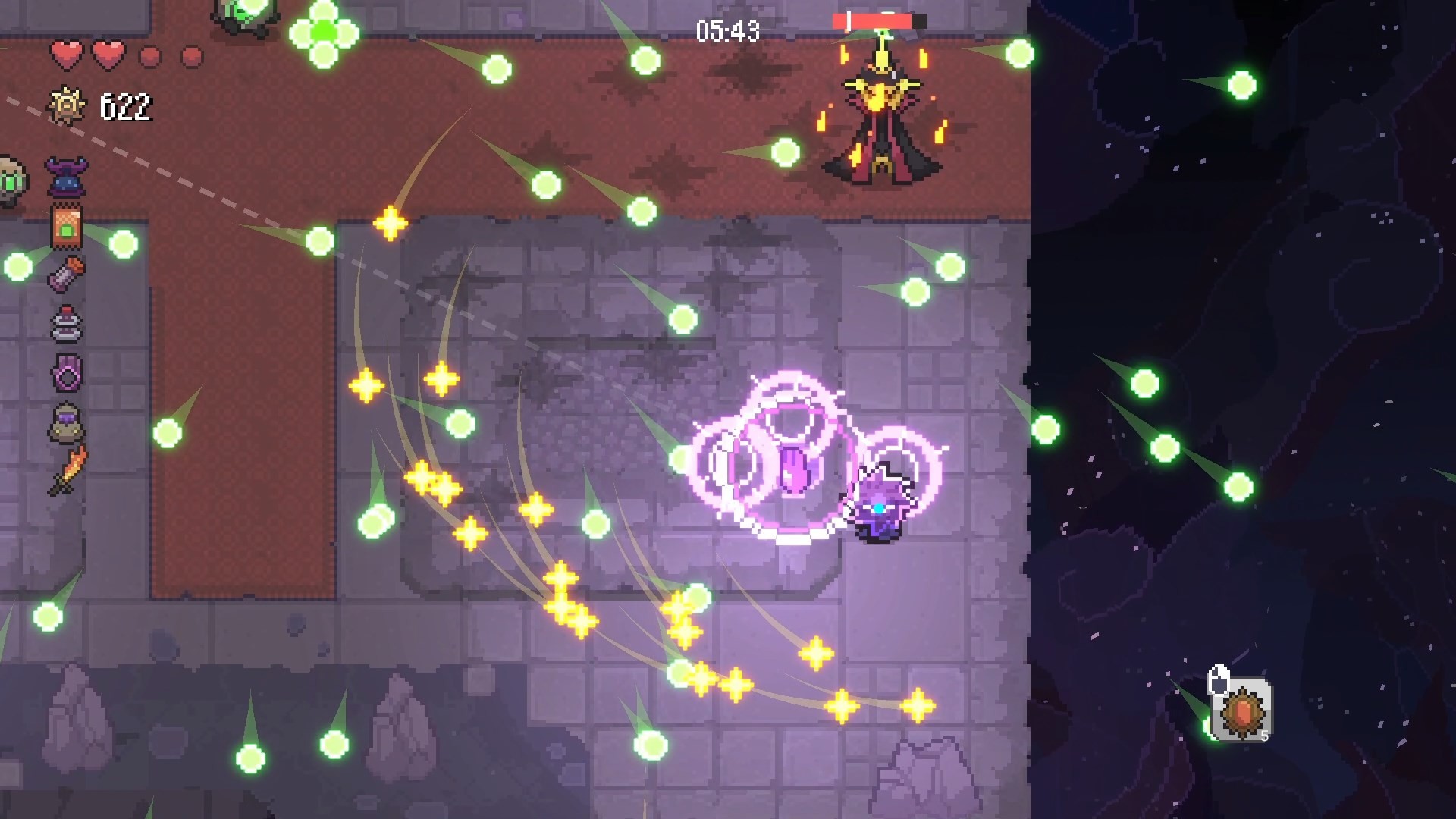This screenshot has width=1456, height=819.
Task: Click the orange card with green gem
Action: pyautogui.click(x=67, y=226)
